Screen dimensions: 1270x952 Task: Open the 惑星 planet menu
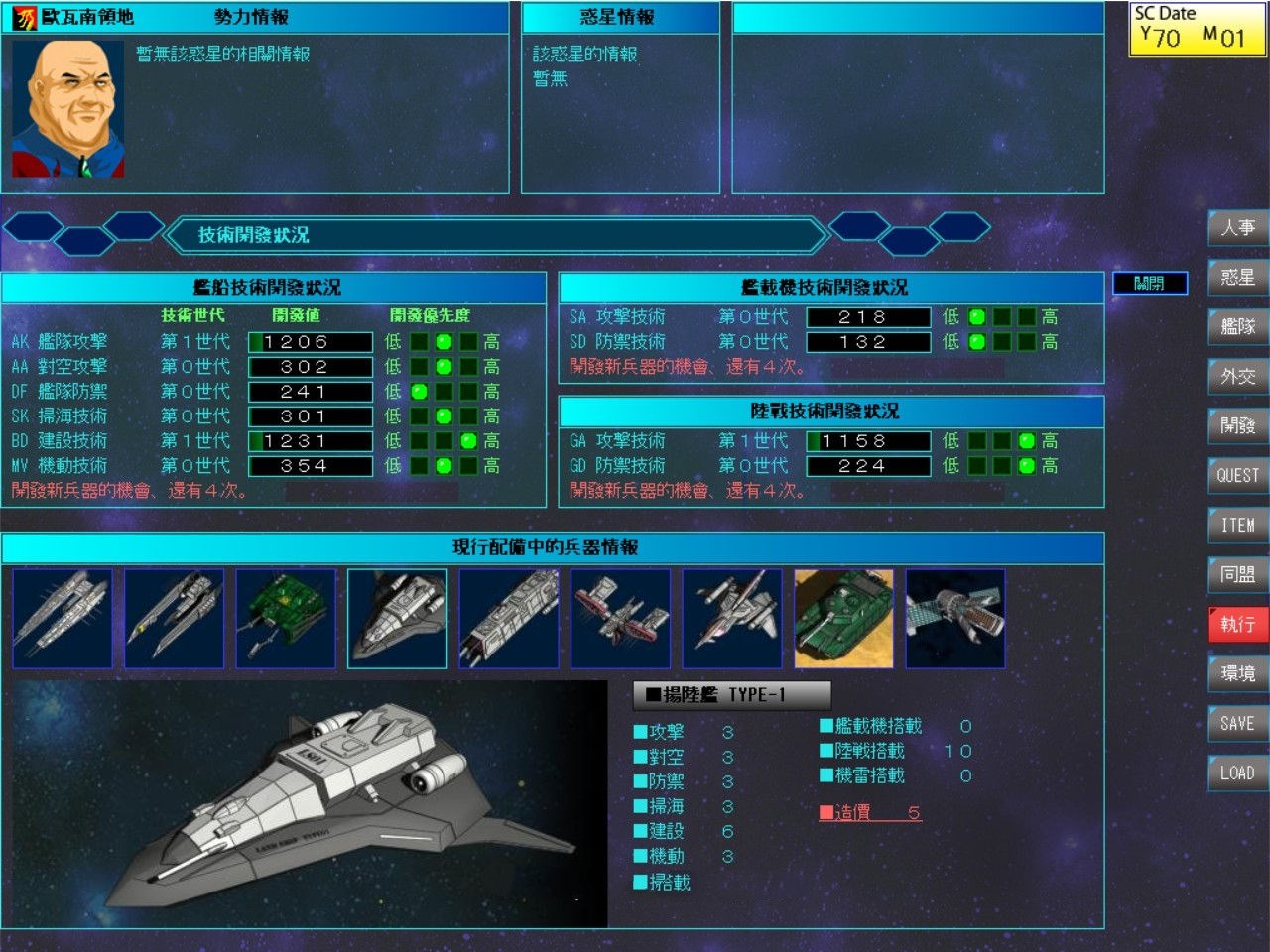pyautogui.click(x=1237, y=278)
